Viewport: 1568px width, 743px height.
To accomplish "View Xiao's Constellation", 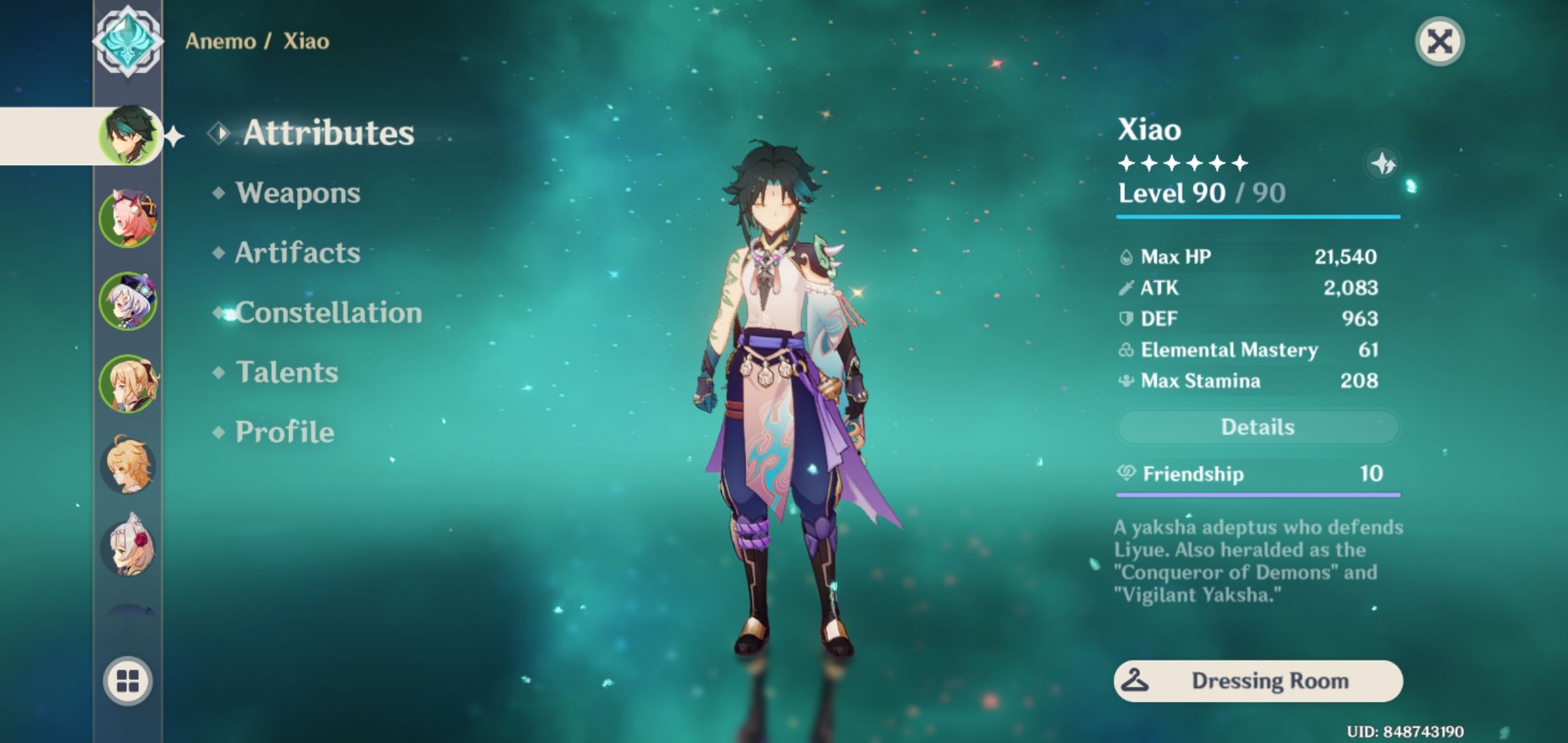I will (x=328, y=312).
